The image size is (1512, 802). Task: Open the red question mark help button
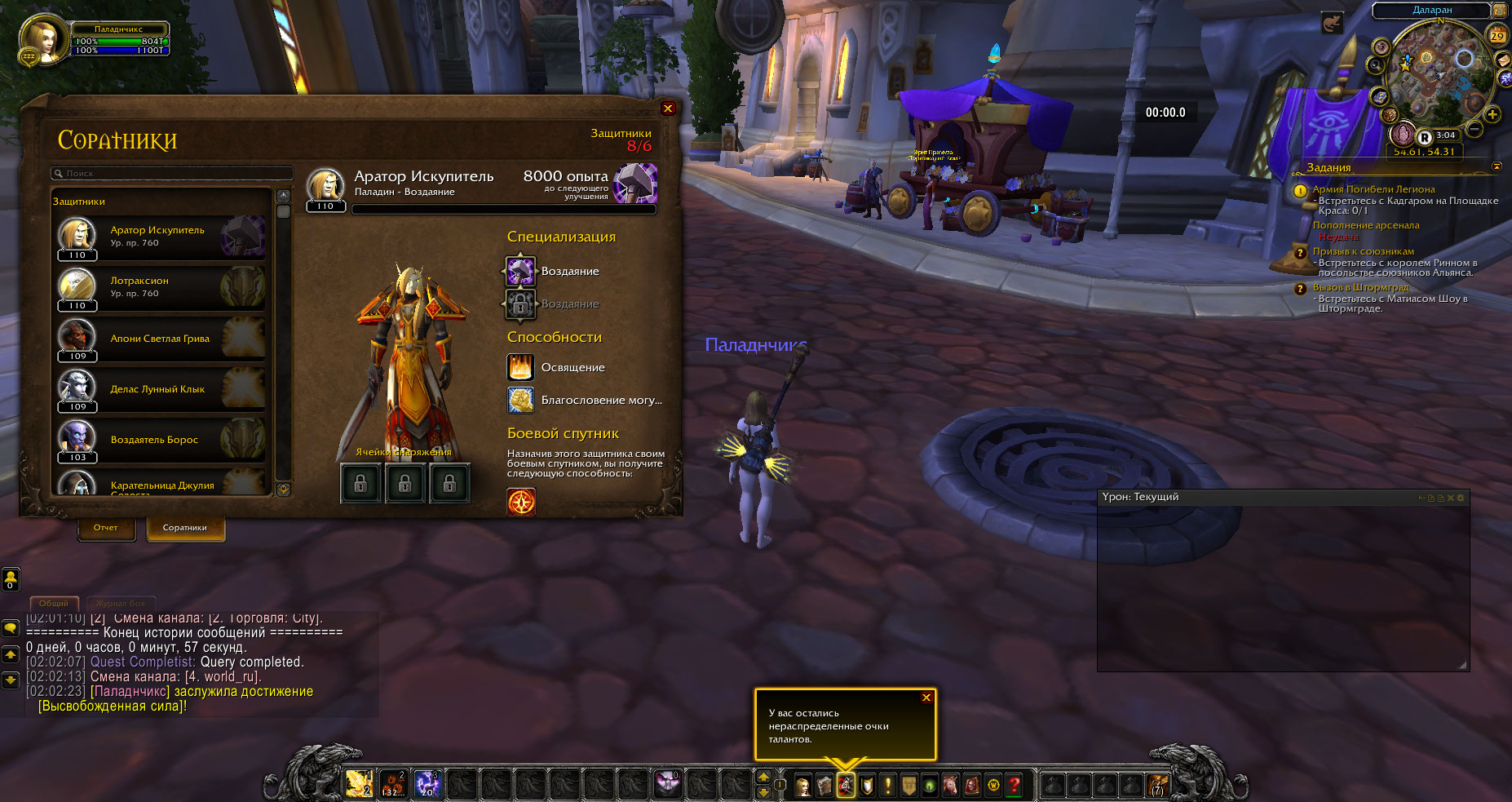pyautogui.click(x=1015, y=785)
